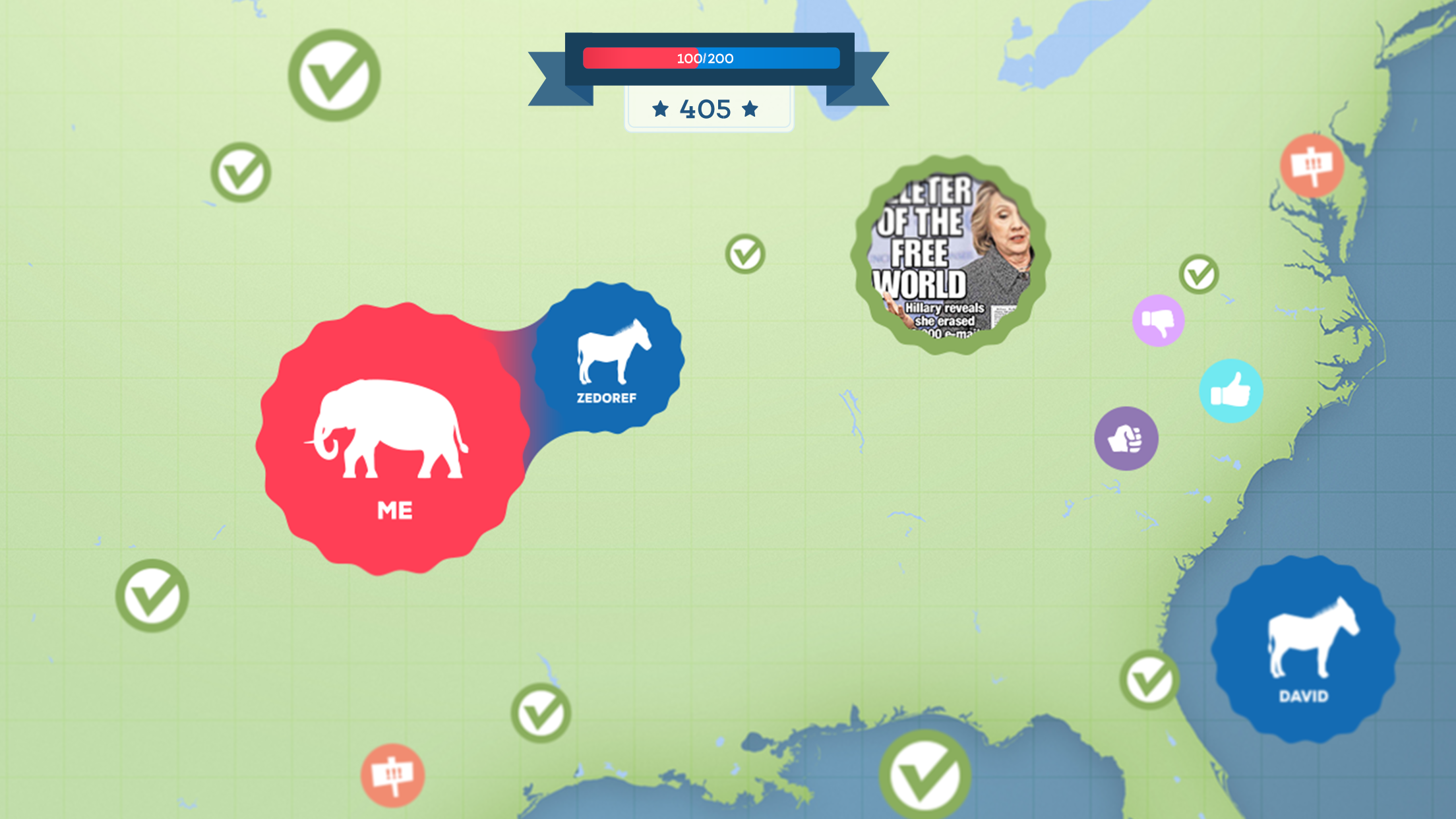This screenshot has height=819, width=1456.
Task: Click the ME player name label
Action: (395, 510)
